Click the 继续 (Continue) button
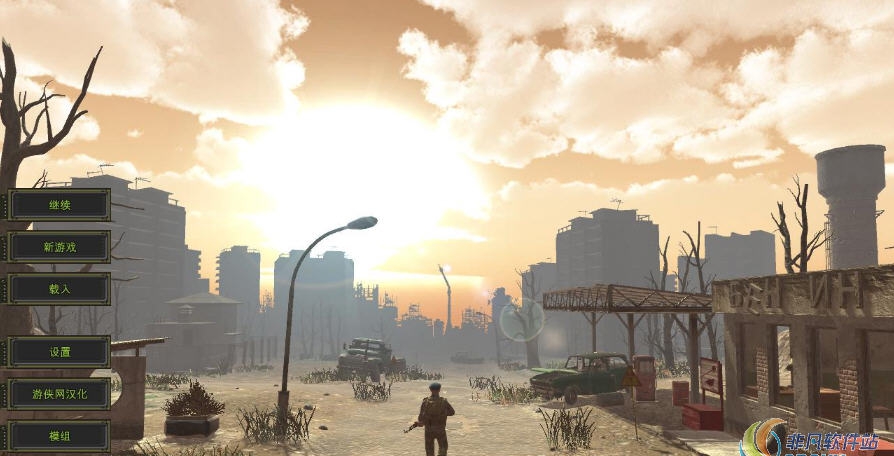The height and width of the screenshot is (456, 894). pyautogui.click(x=59, y=205)
